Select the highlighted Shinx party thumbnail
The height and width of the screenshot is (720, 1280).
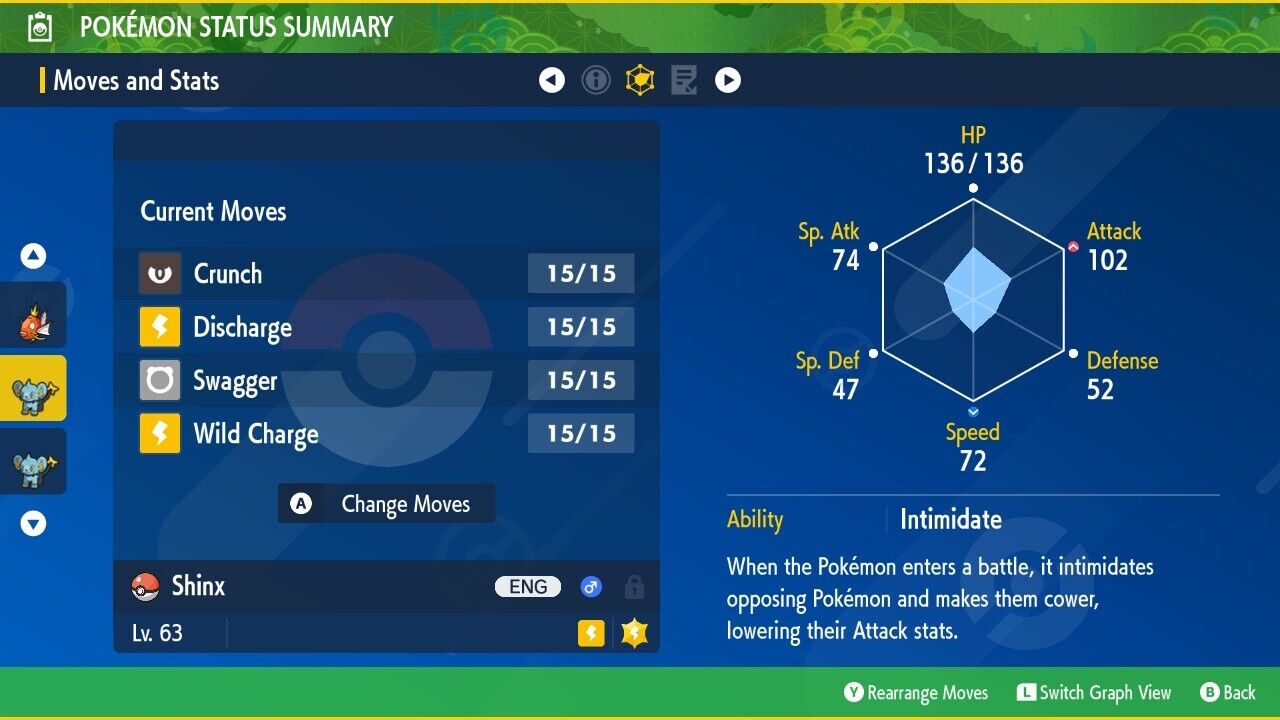click(33, 388)
